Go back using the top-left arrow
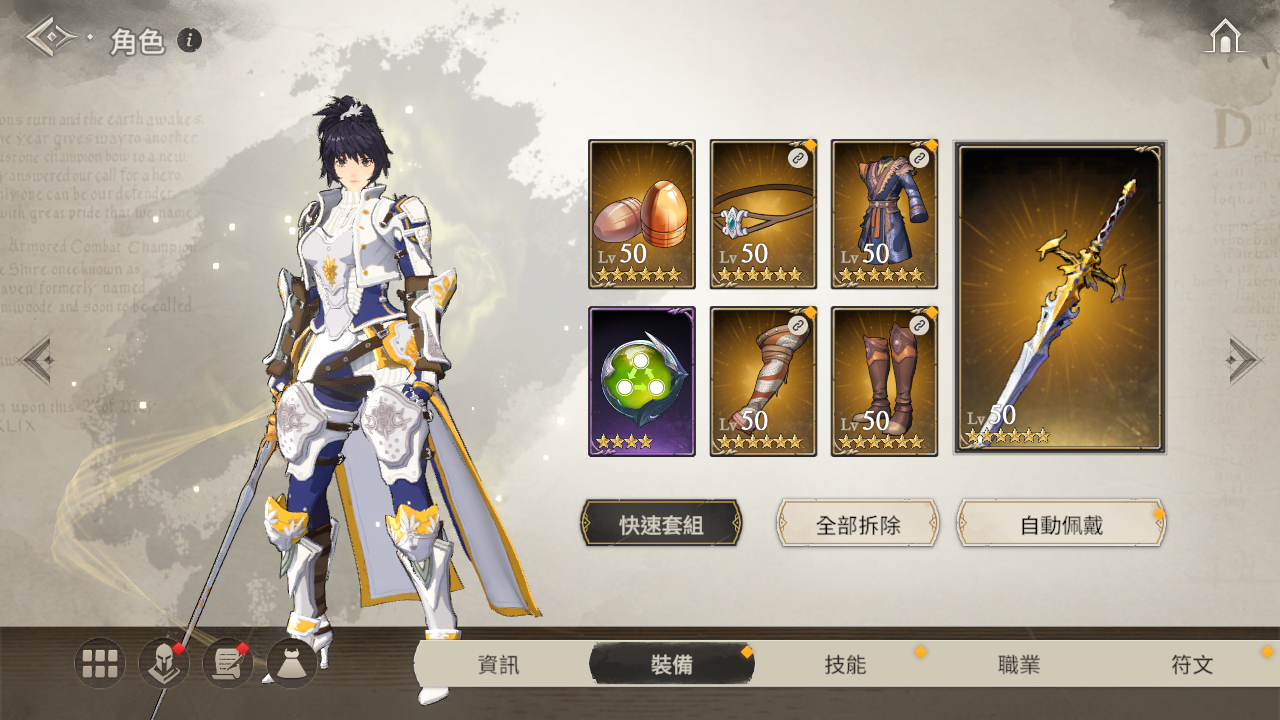Viewport: 1280px width, 720px height. 48,37
